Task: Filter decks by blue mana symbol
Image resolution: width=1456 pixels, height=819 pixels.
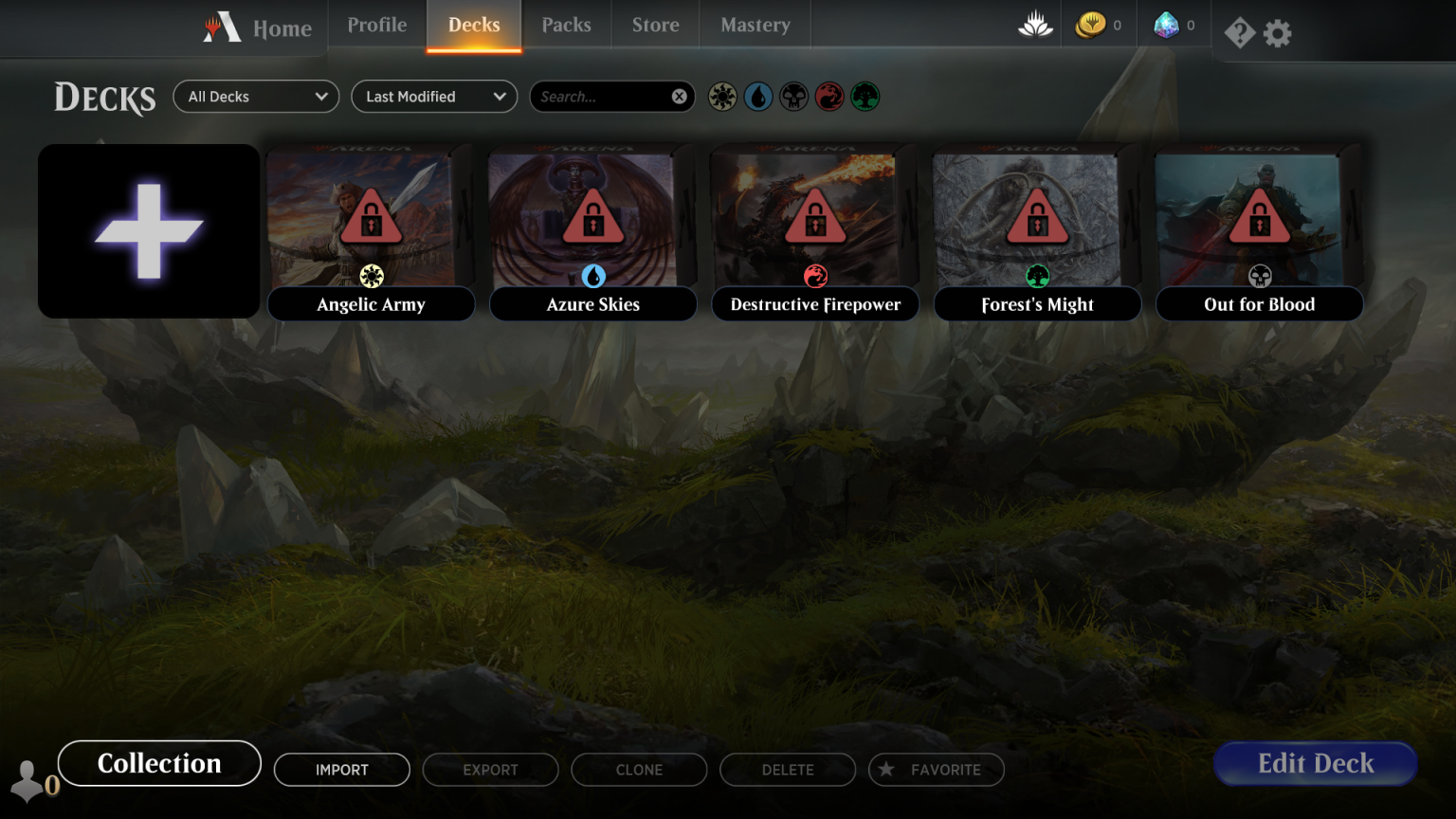Action: click(757, 96)
